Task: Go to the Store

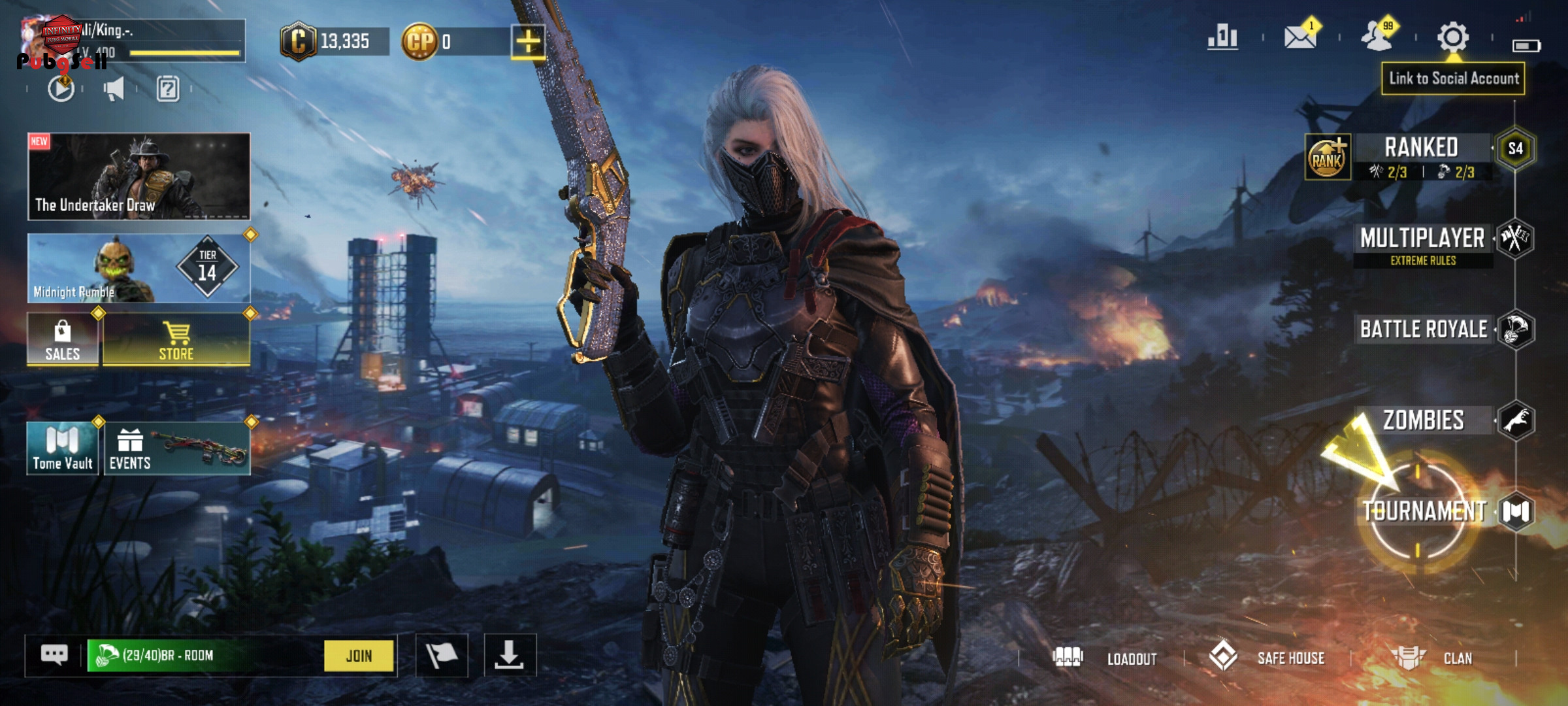Action: coord(176,339)
